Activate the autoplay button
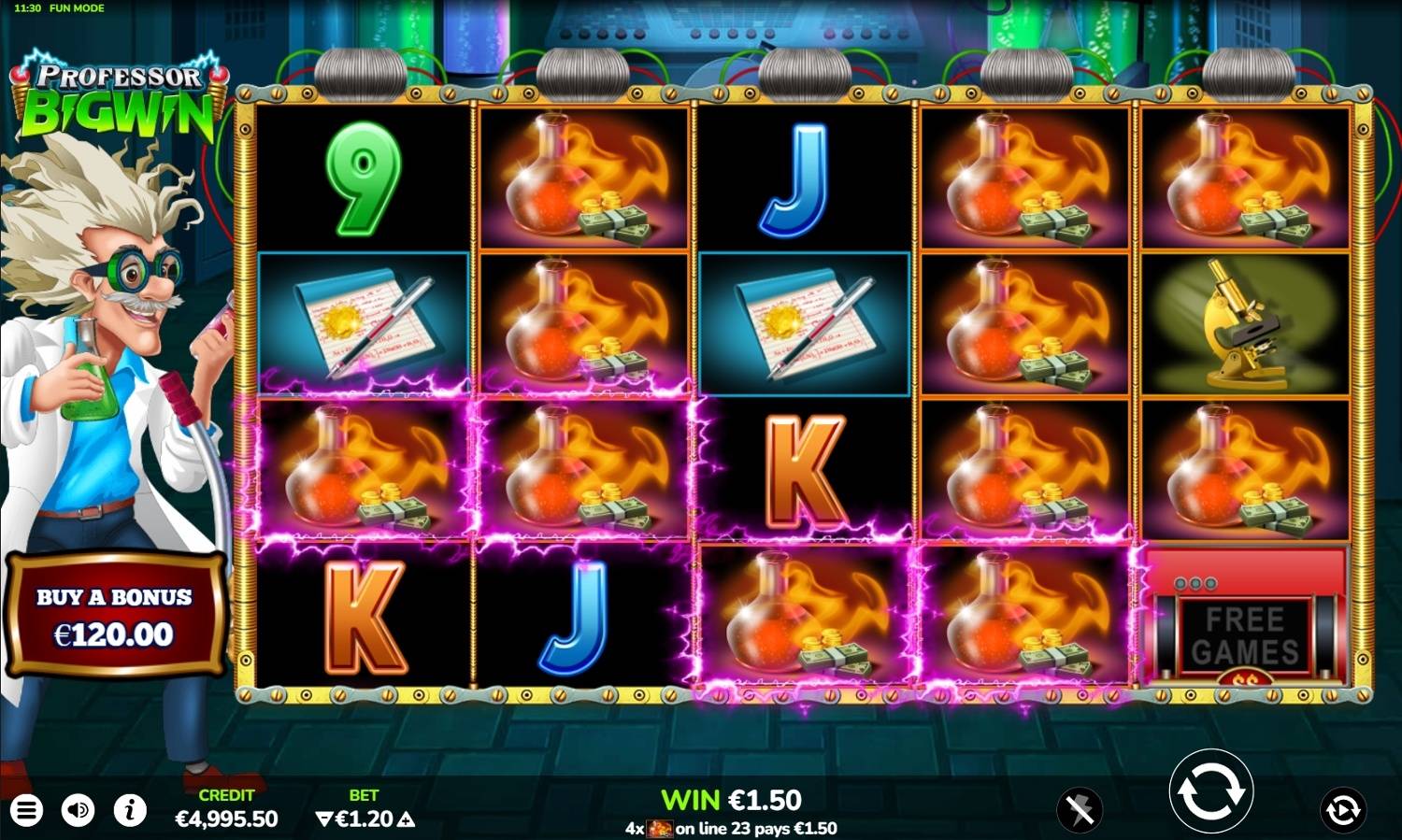Screen dimensions: 1402x840 [x=1342, y=809]
